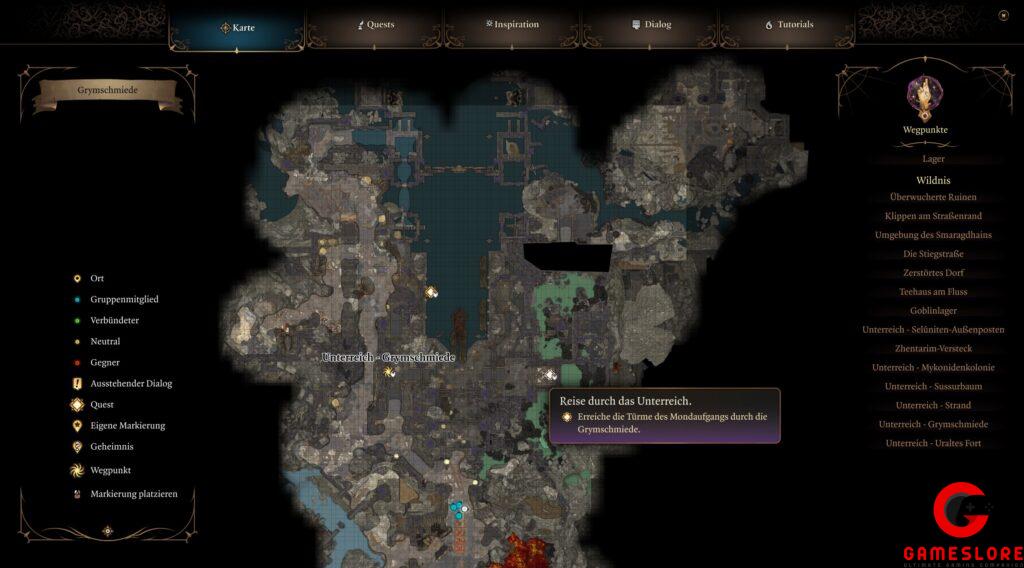Select Unterreich - Mykonidenkolonie waypoint
The height and width of the screenshot is (568, 1024).
click(933, 368)
